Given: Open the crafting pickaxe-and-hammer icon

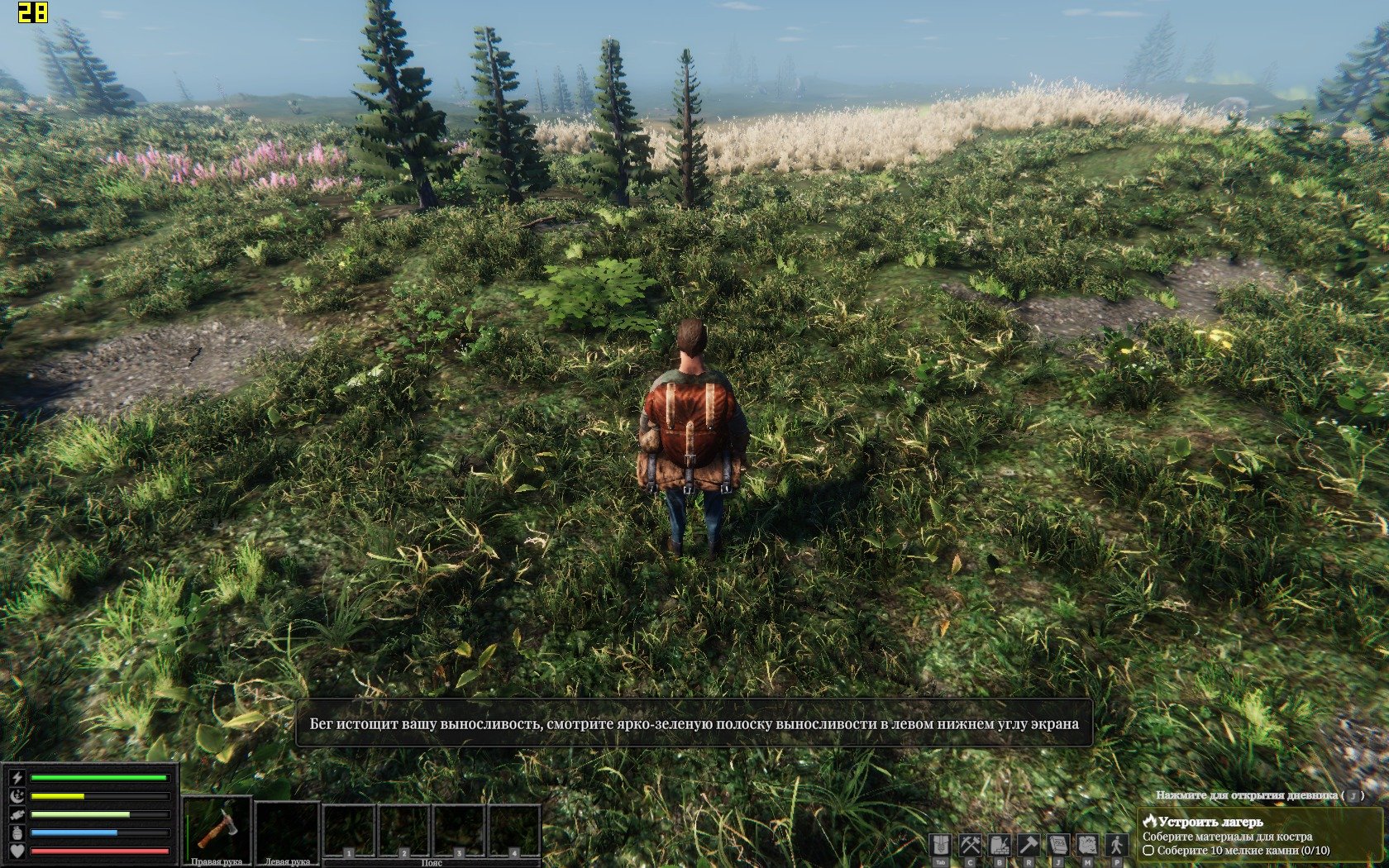Looking at the screenshot, I should 970,846.
